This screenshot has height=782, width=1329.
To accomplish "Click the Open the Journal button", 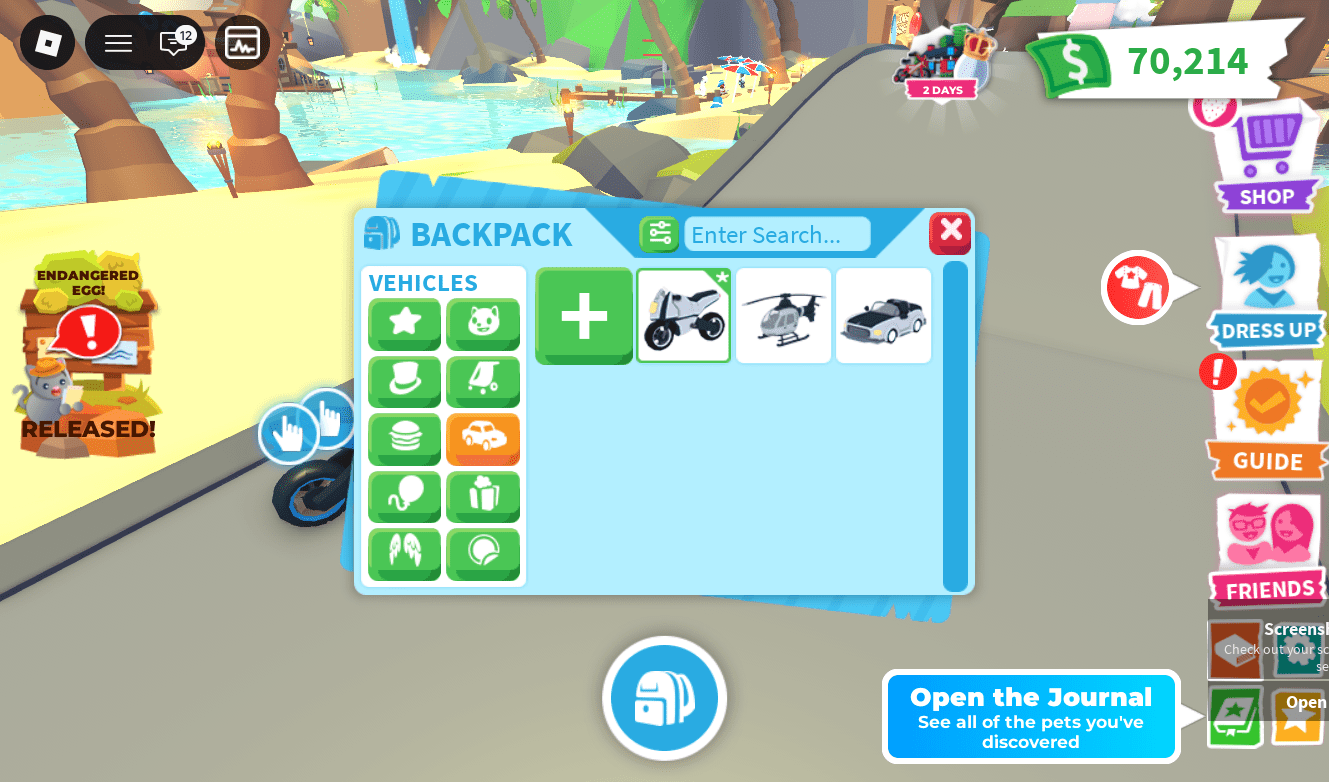I will click(1030, 716).
